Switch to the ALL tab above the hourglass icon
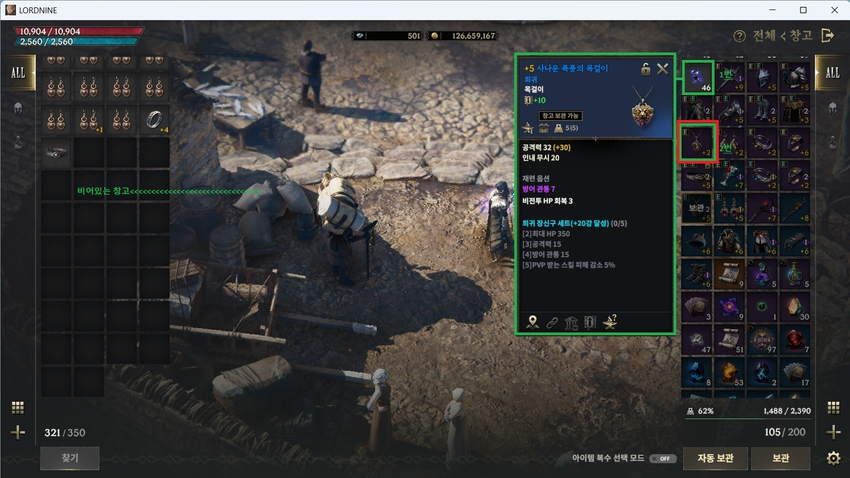The width and height of the screenshot is (850, 478). pyautogui.click(x=832, y=73)
